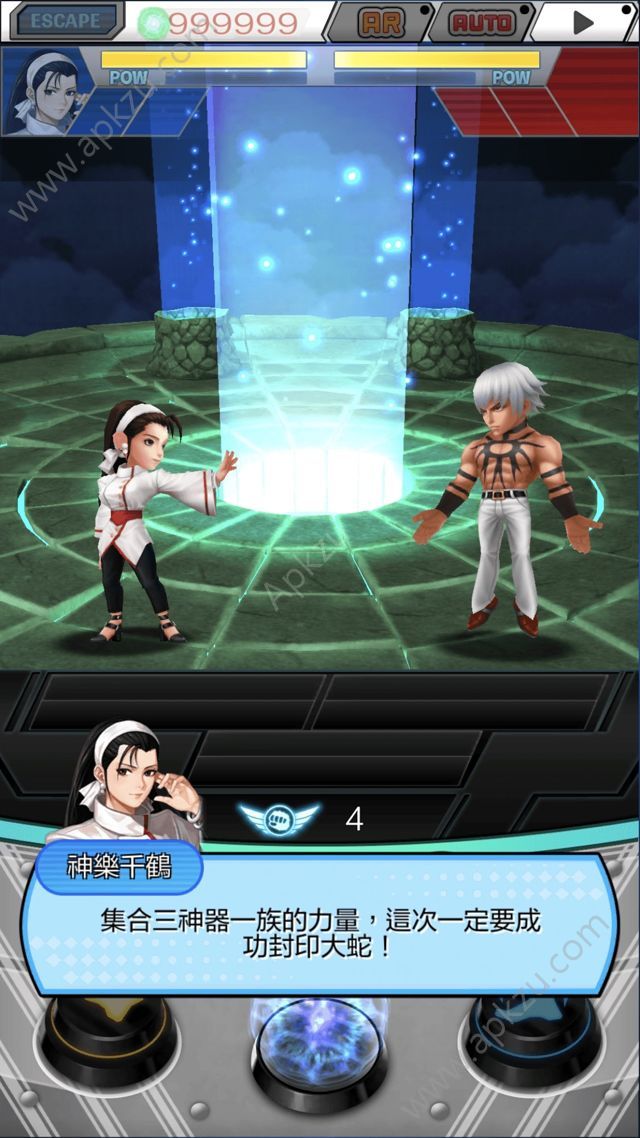Click the play arrow speed button
The image size is (640, 1138).
pos(584,21)
